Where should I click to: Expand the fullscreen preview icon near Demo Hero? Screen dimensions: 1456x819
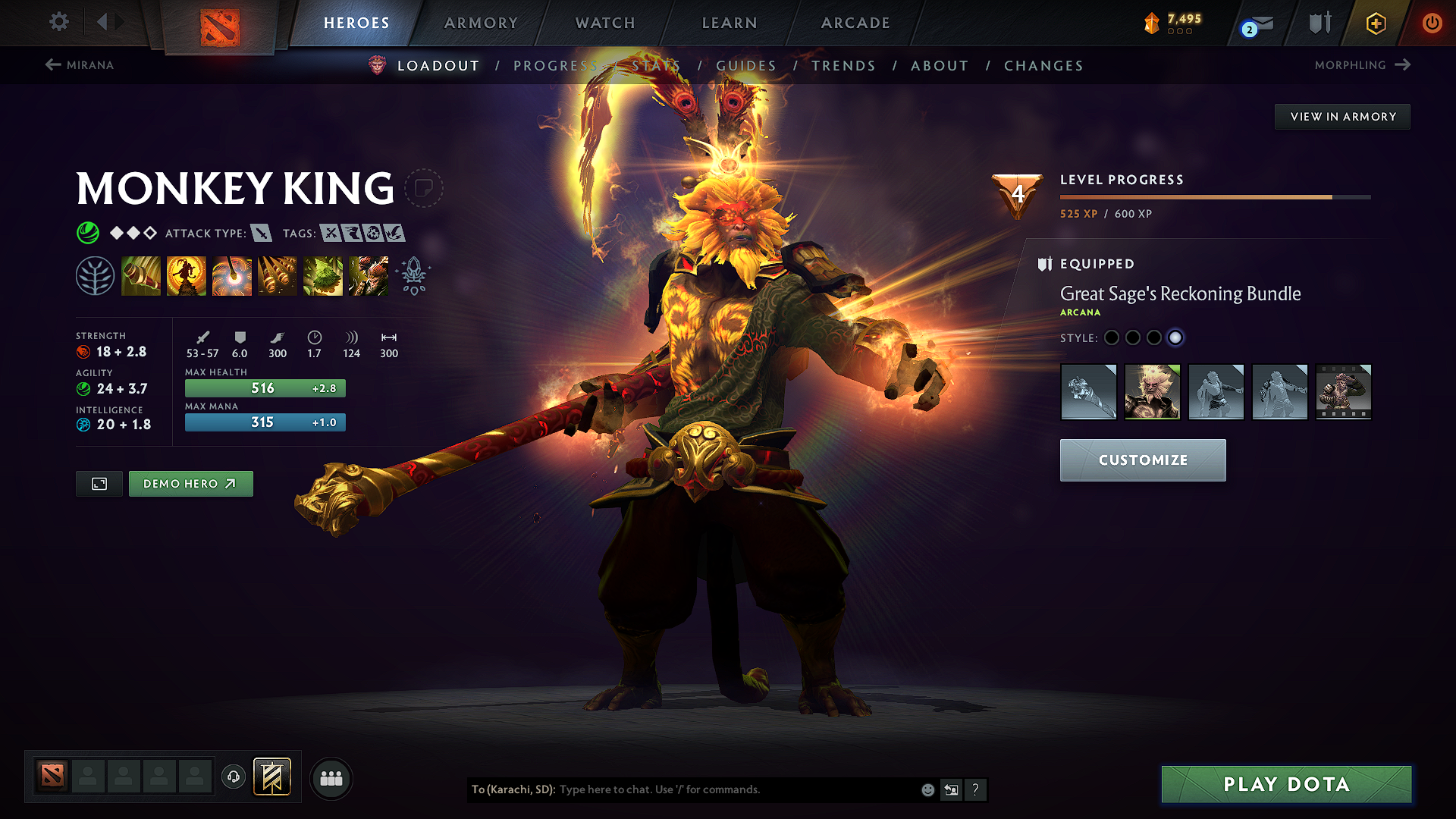(99, 483)
